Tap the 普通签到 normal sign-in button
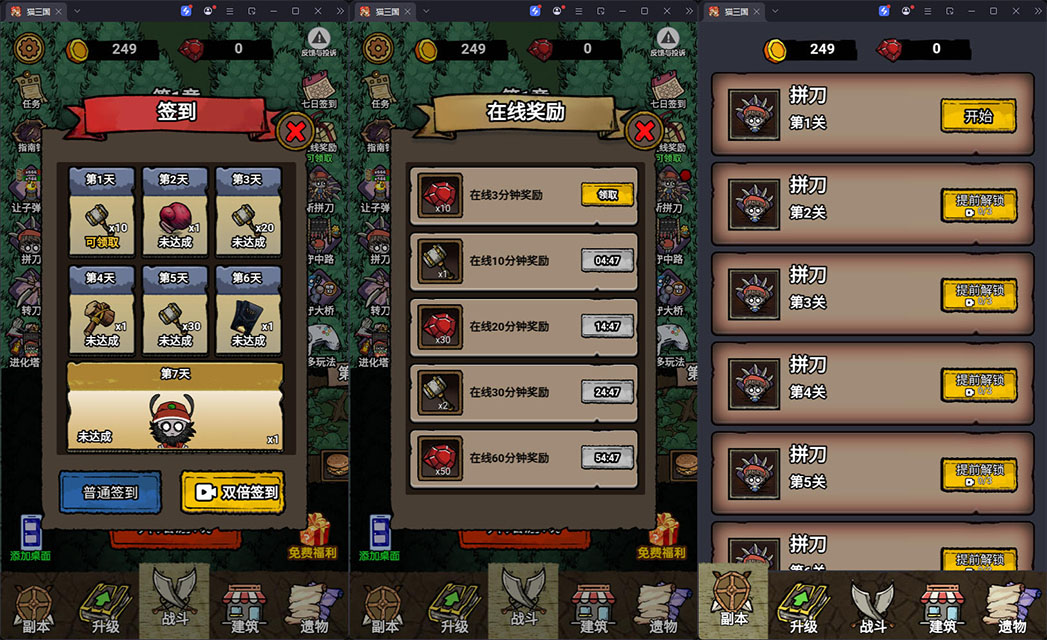The image size is (1047, 640). coord(111,492)
